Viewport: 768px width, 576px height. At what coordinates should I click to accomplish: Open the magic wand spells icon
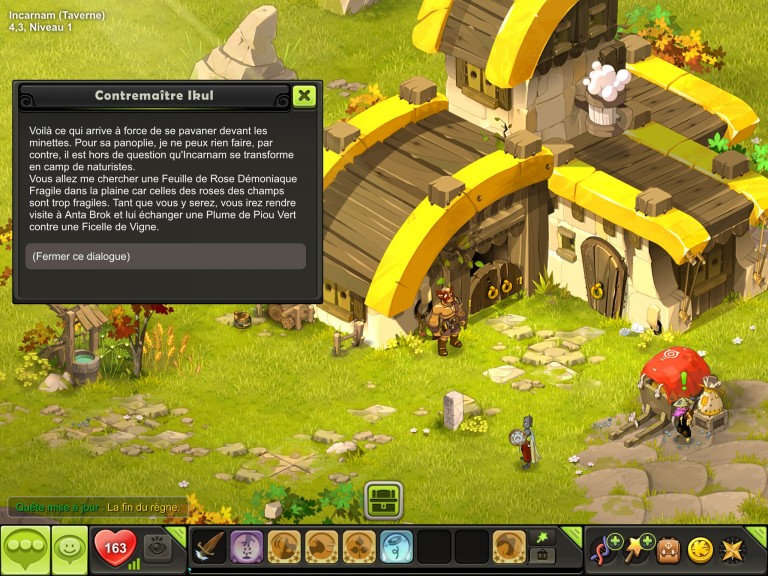637,548
